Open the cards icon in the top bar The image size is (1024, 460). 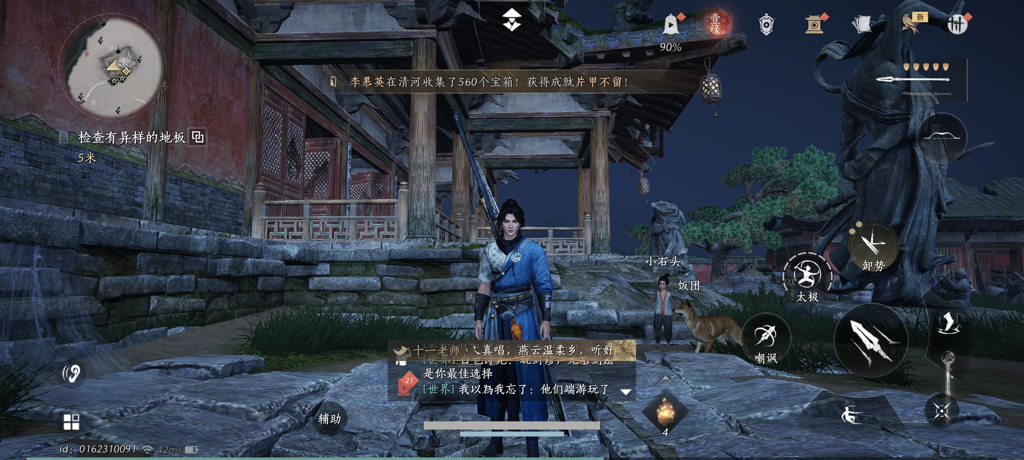coord(861,24)
